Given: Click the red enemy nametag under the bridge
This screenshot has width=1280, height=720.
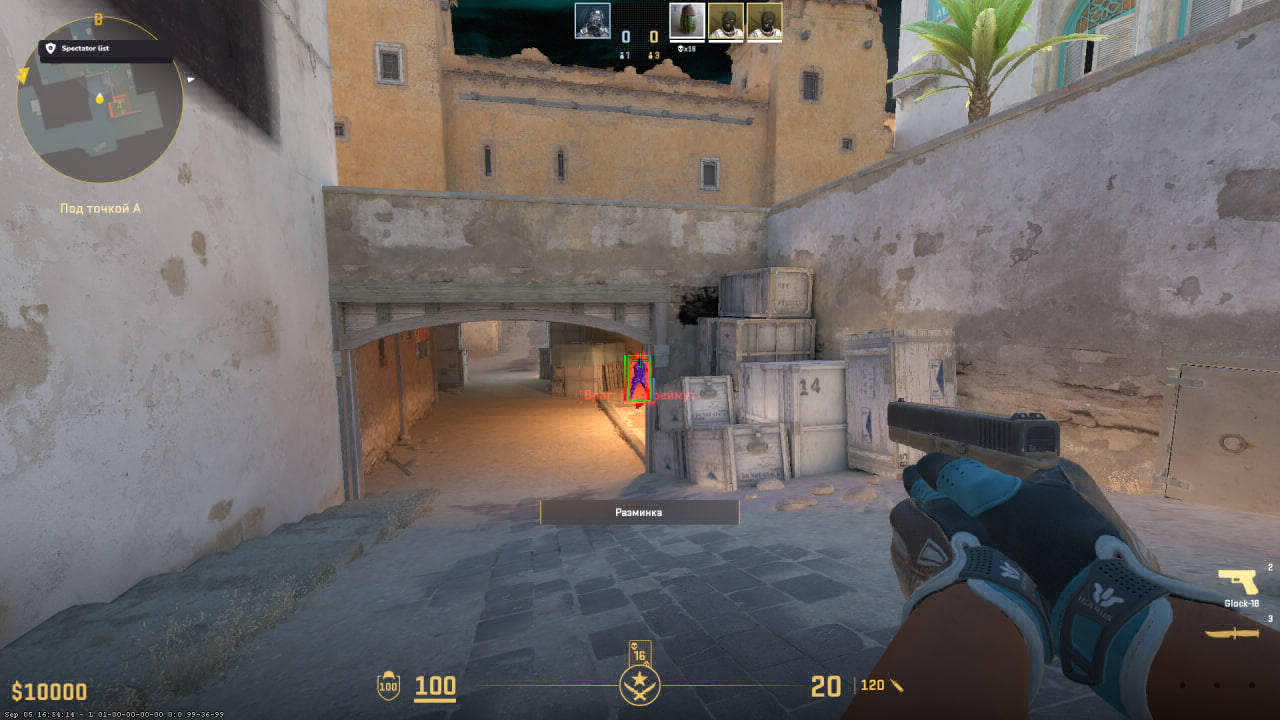Looking at the screenshot, I should tap(638, 396).
